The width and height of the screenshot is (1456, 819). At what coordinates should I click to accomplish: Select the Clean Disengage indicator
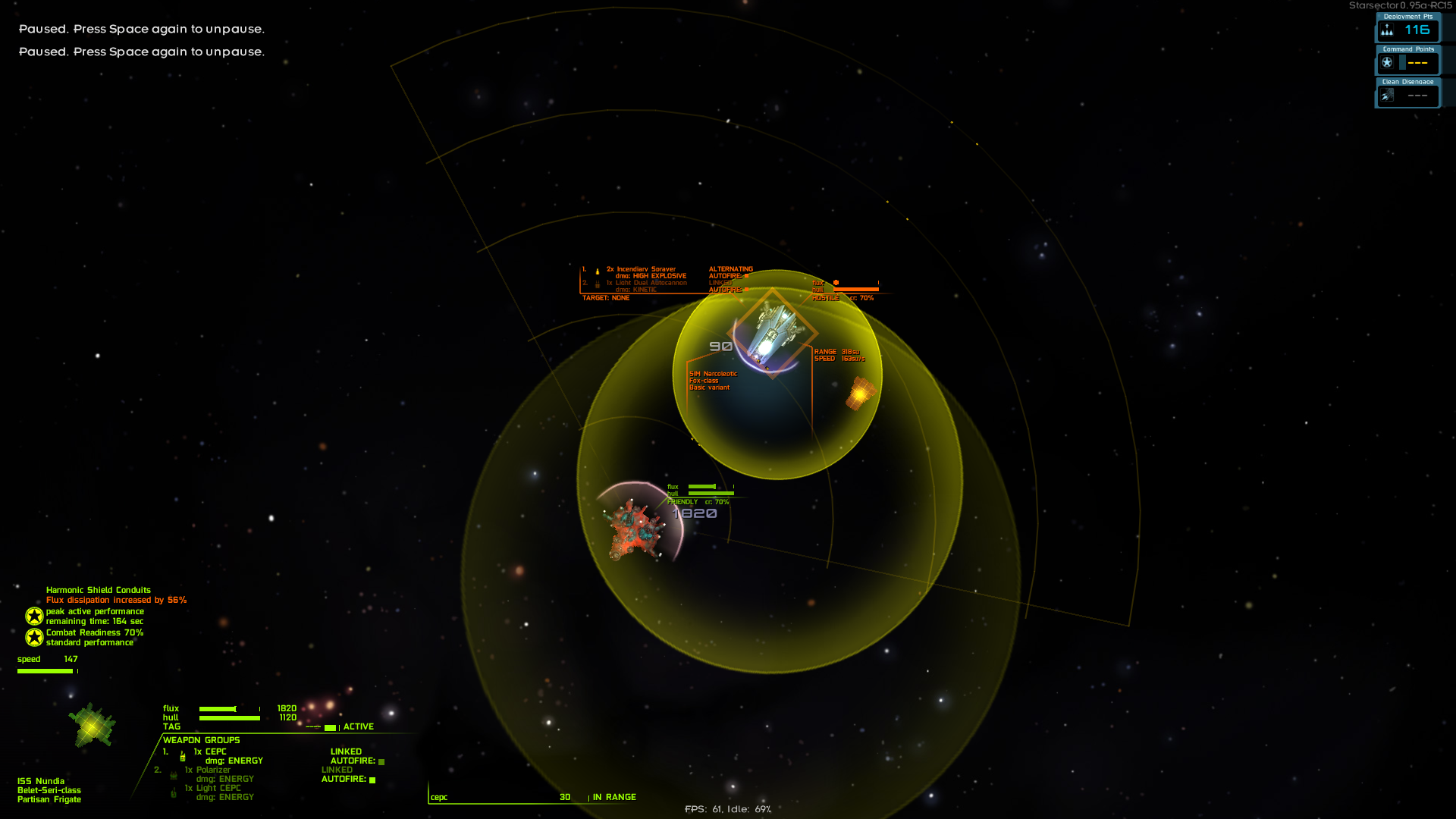pos(1407,95)
